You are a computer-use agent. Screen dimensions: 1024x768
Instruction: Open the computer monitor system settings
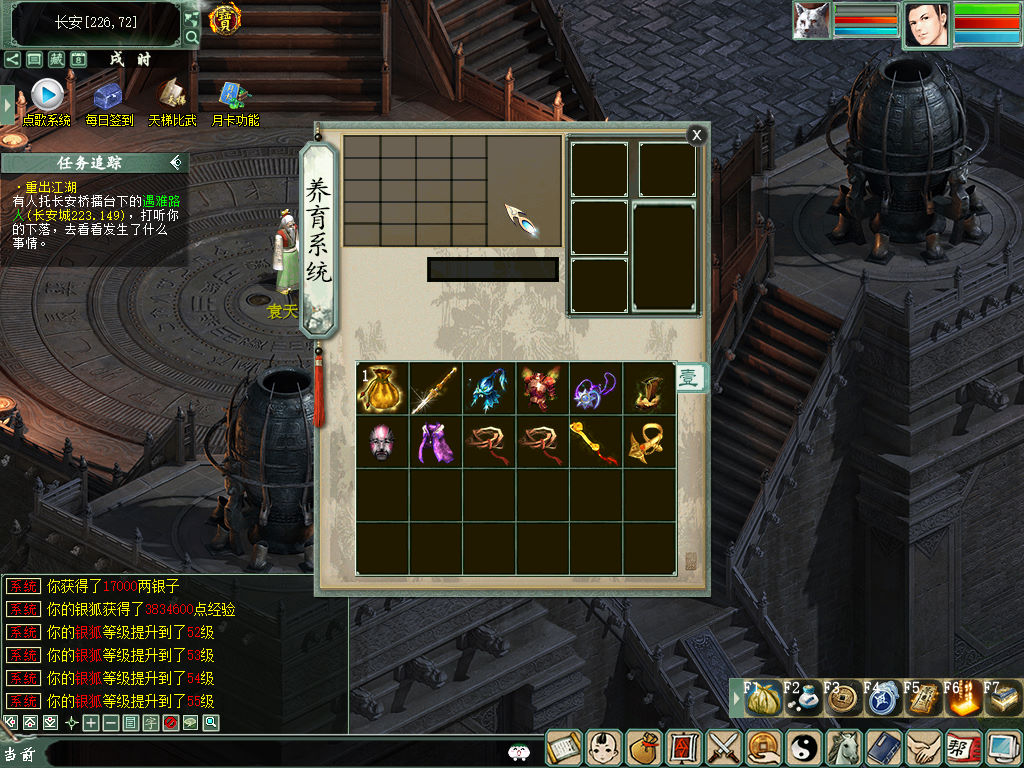pyautogui.click(x=1001, y=748)
